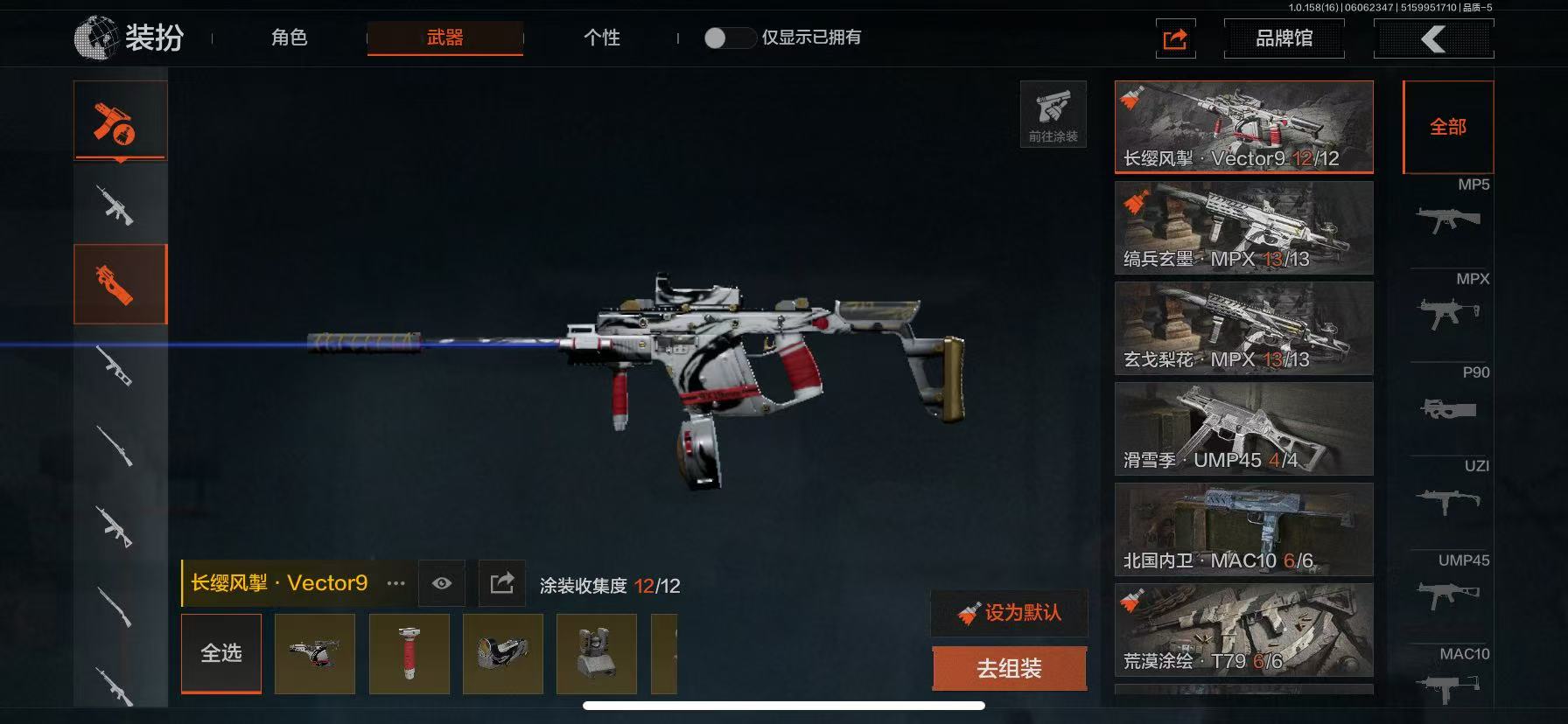
Task: Go back with the arrow button
Action: click(x=1433, y=38)
